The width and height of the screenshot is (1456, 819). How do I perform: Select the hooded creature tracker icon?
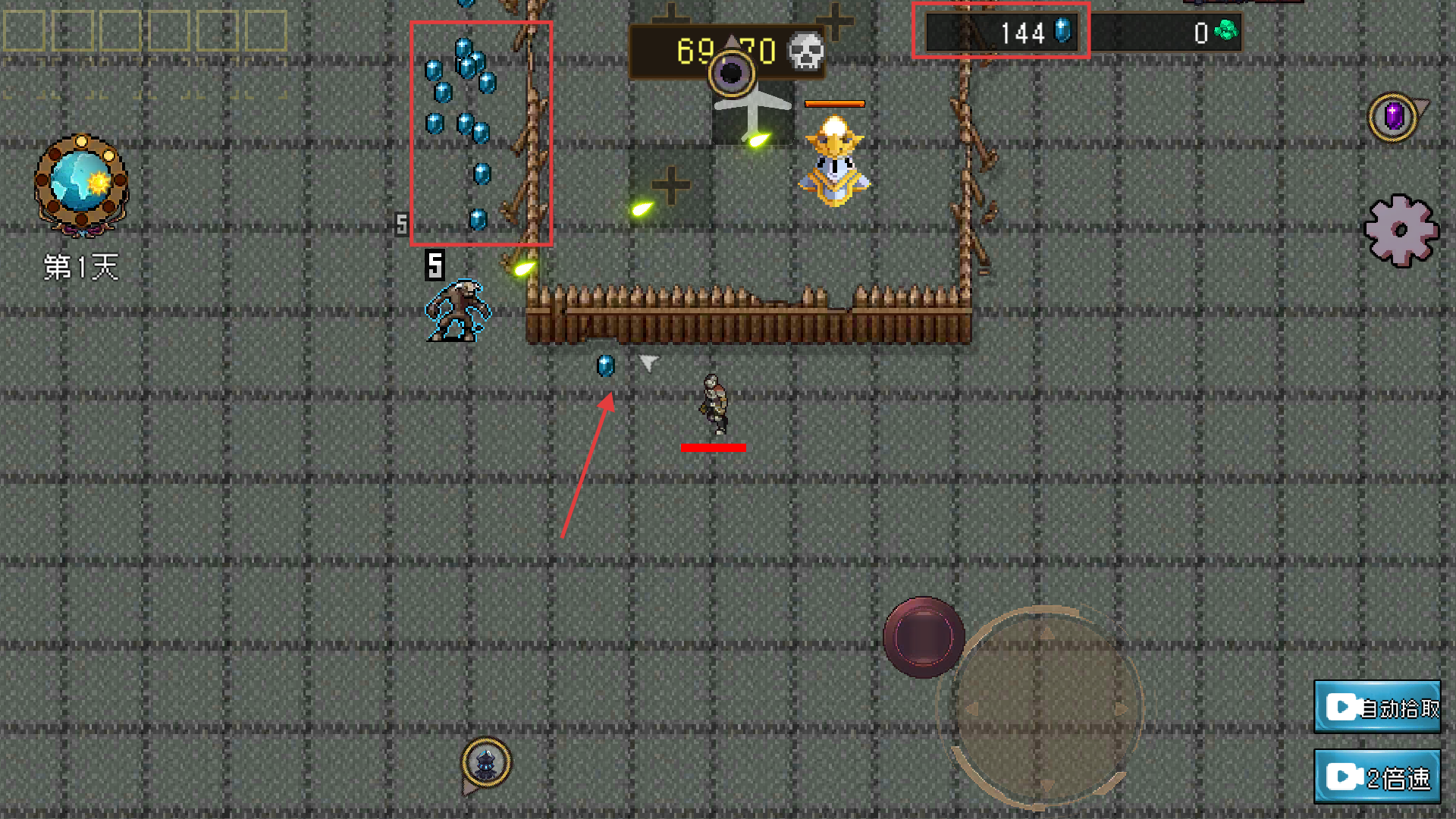tap(486, 761)
